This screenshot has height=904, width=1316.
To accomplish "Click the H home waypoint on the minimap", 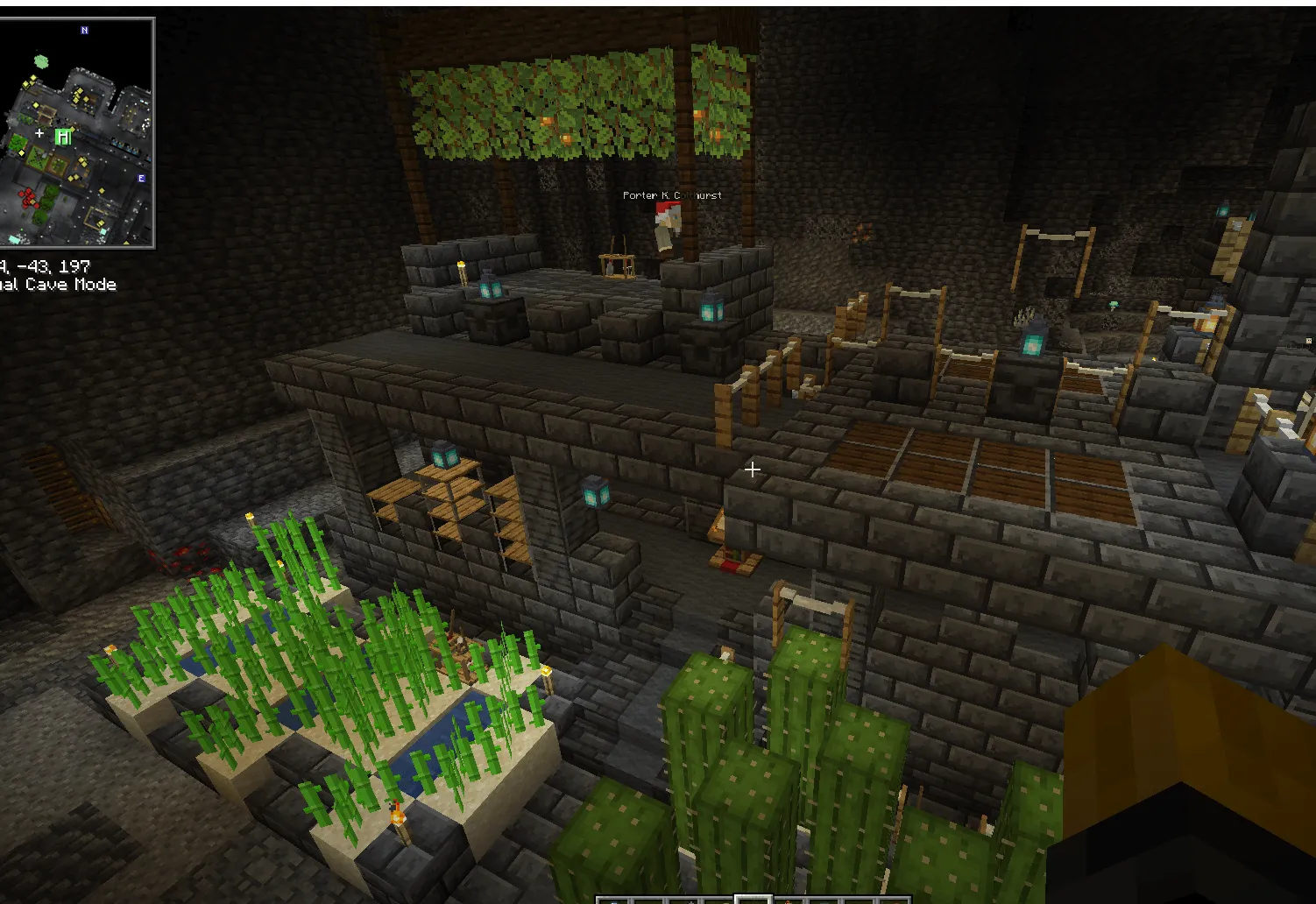I will [62, 135].
